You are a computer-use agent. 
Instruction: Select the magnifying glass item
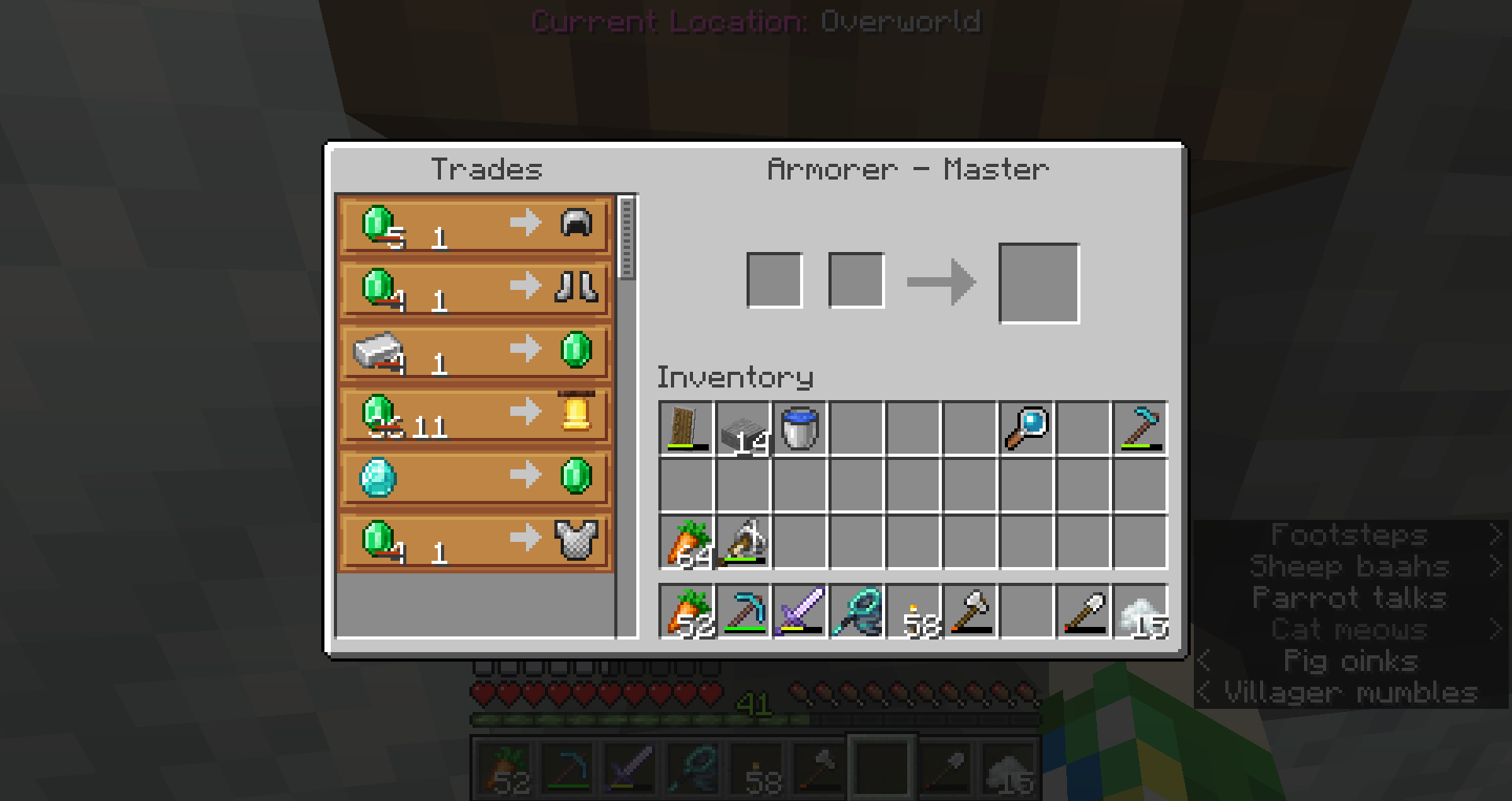[x=1027, y=429]
